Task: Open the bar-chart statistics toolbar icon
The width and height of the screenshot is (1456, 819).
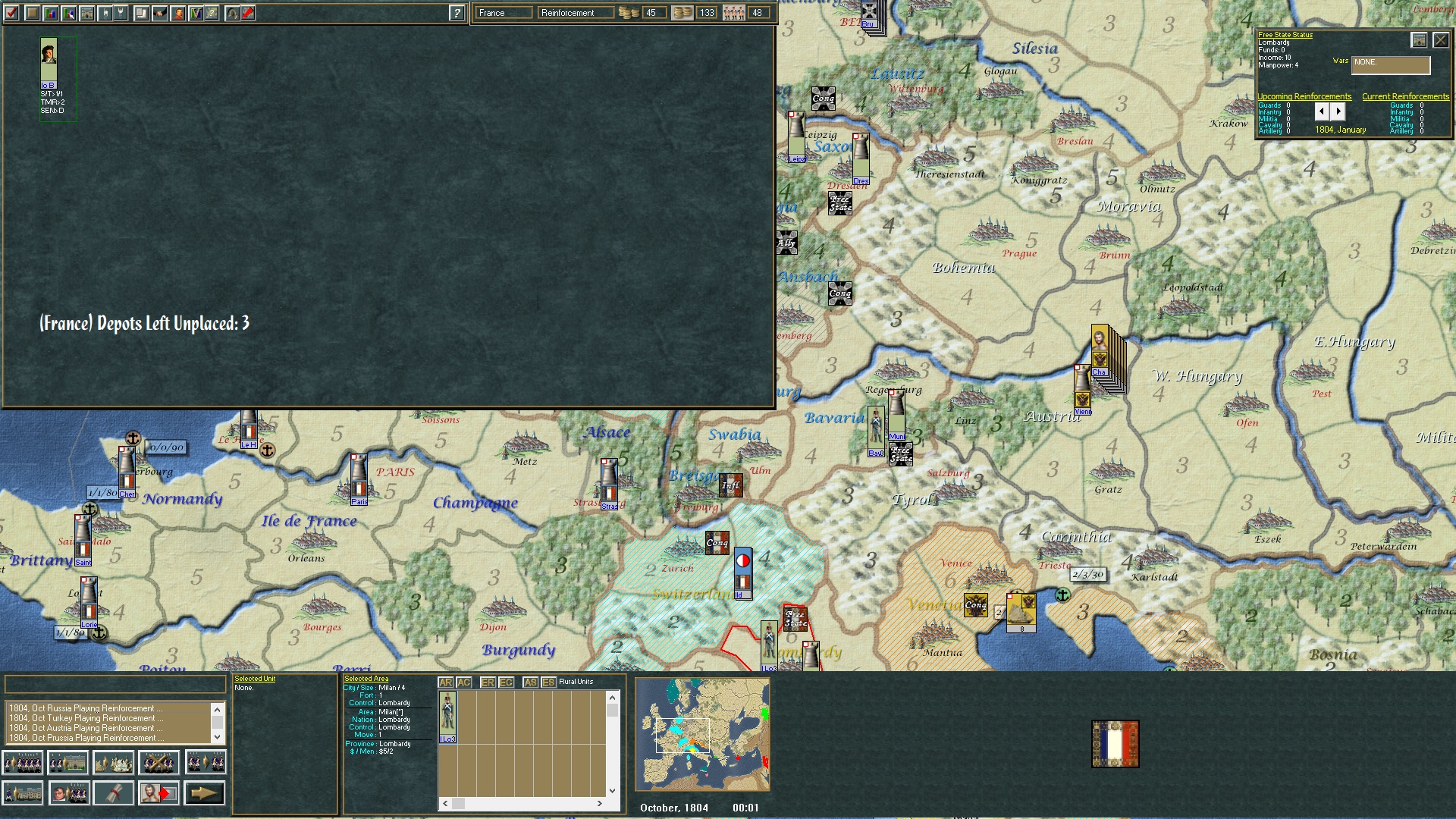Action: click(50, 13)
